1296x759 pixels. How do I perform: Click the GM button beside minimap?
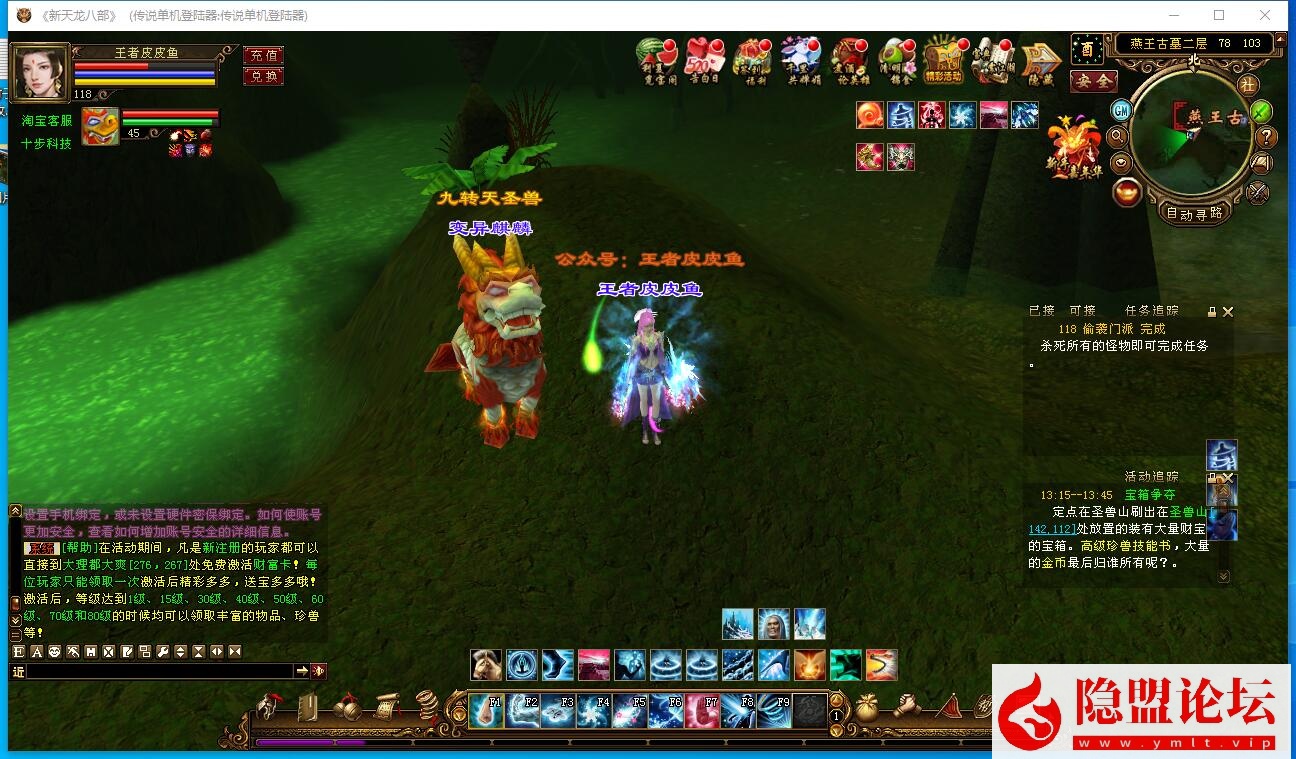[1121, 110]
